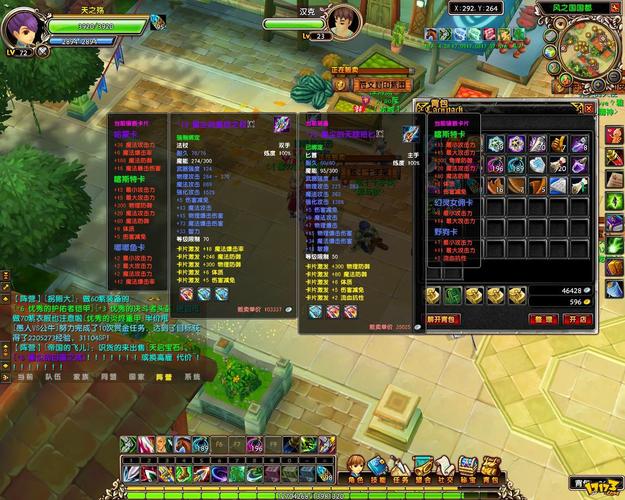Select the 汉克 target portrait

tap(340, 20)
